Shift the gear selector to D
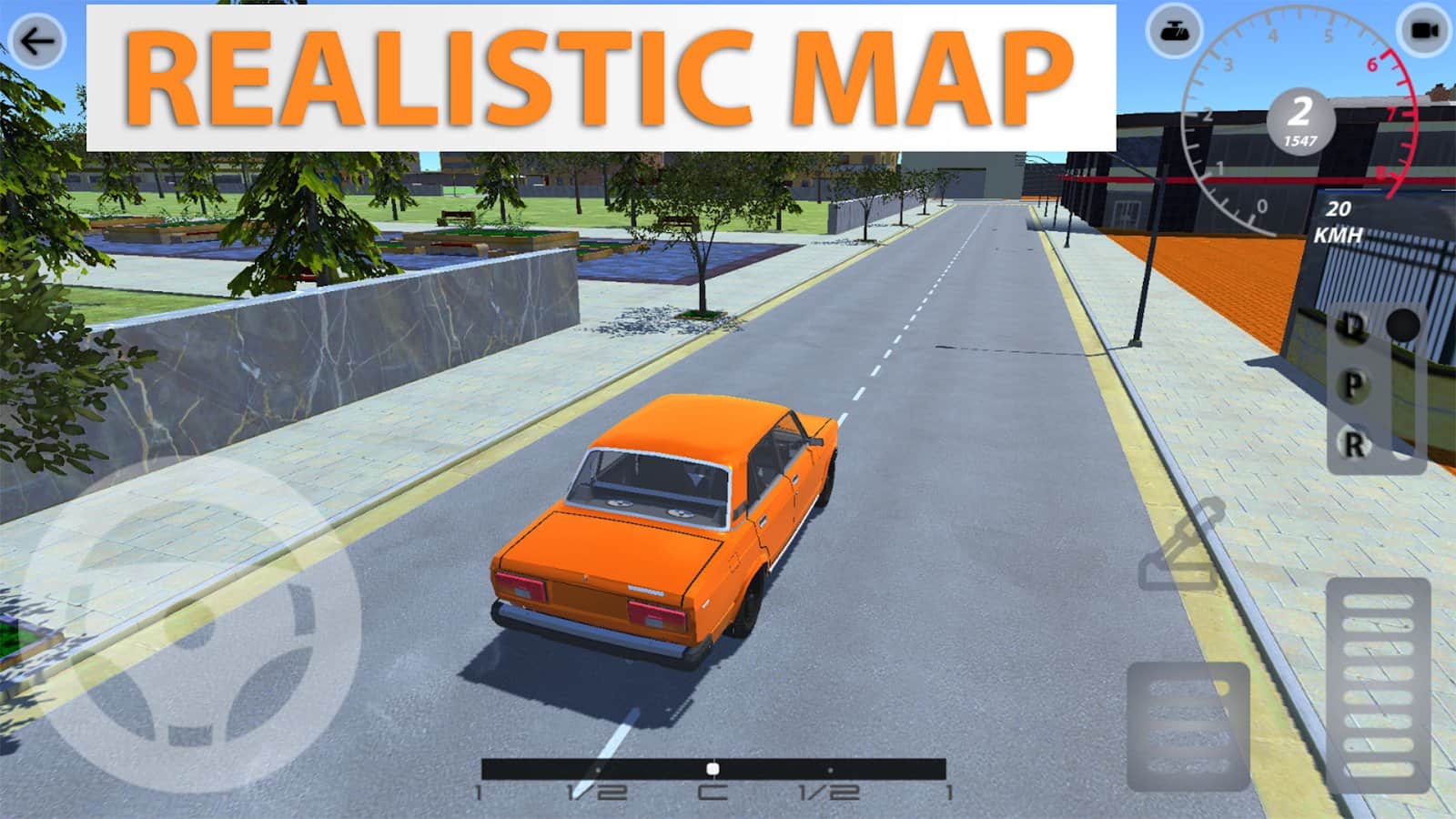Screen dimensions: 1456x819 pyautogui.click(x=1353, y=326)
